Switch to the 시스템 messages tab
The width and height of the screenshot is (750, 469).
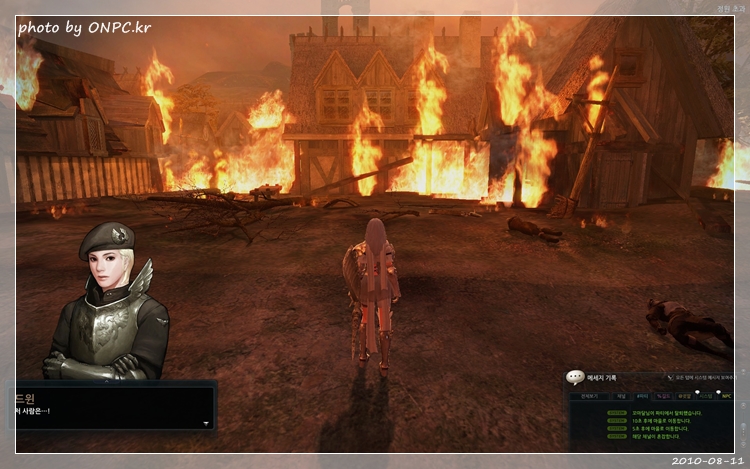(704, 396)
